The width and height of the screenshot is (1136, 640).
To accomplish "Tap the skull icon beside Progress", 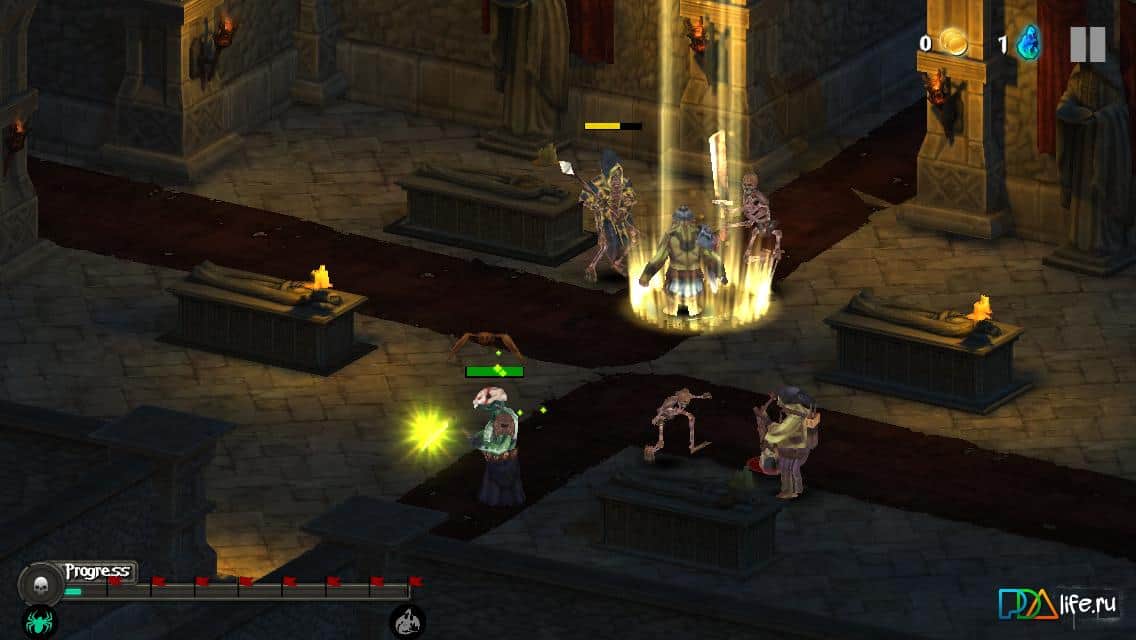I will pyautogui.click(x=41, y=582).
